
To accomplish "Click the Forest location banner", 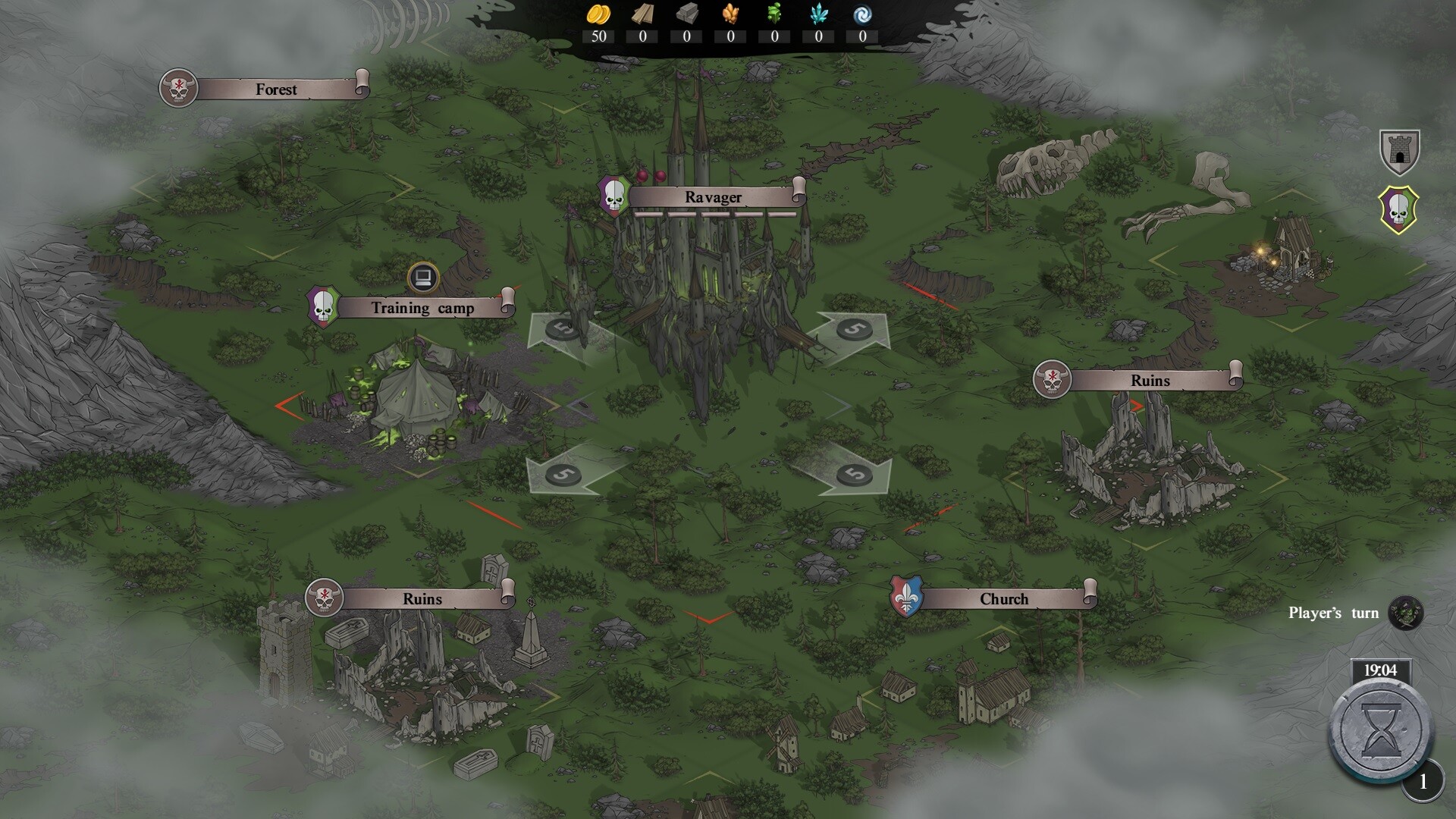I will tap(276, 89).
